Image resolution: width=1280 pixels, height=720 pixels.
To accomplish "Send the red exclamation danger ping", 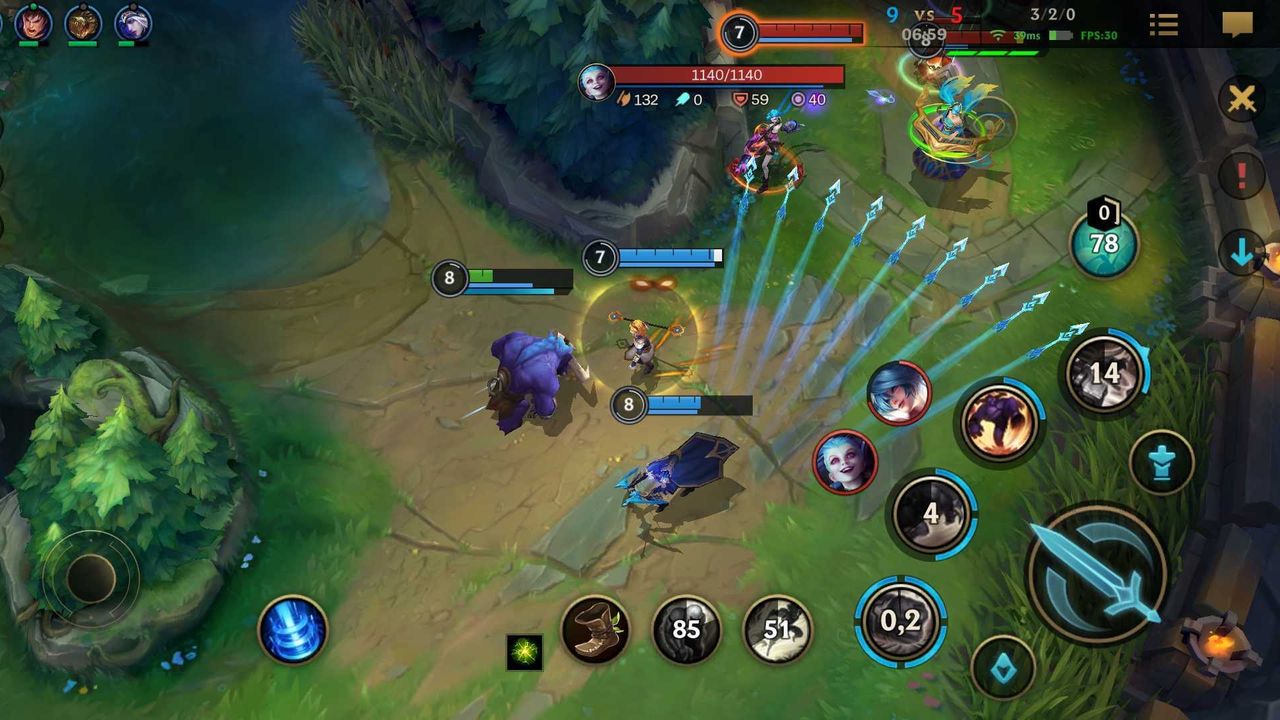I will (x=1242, y=176).
